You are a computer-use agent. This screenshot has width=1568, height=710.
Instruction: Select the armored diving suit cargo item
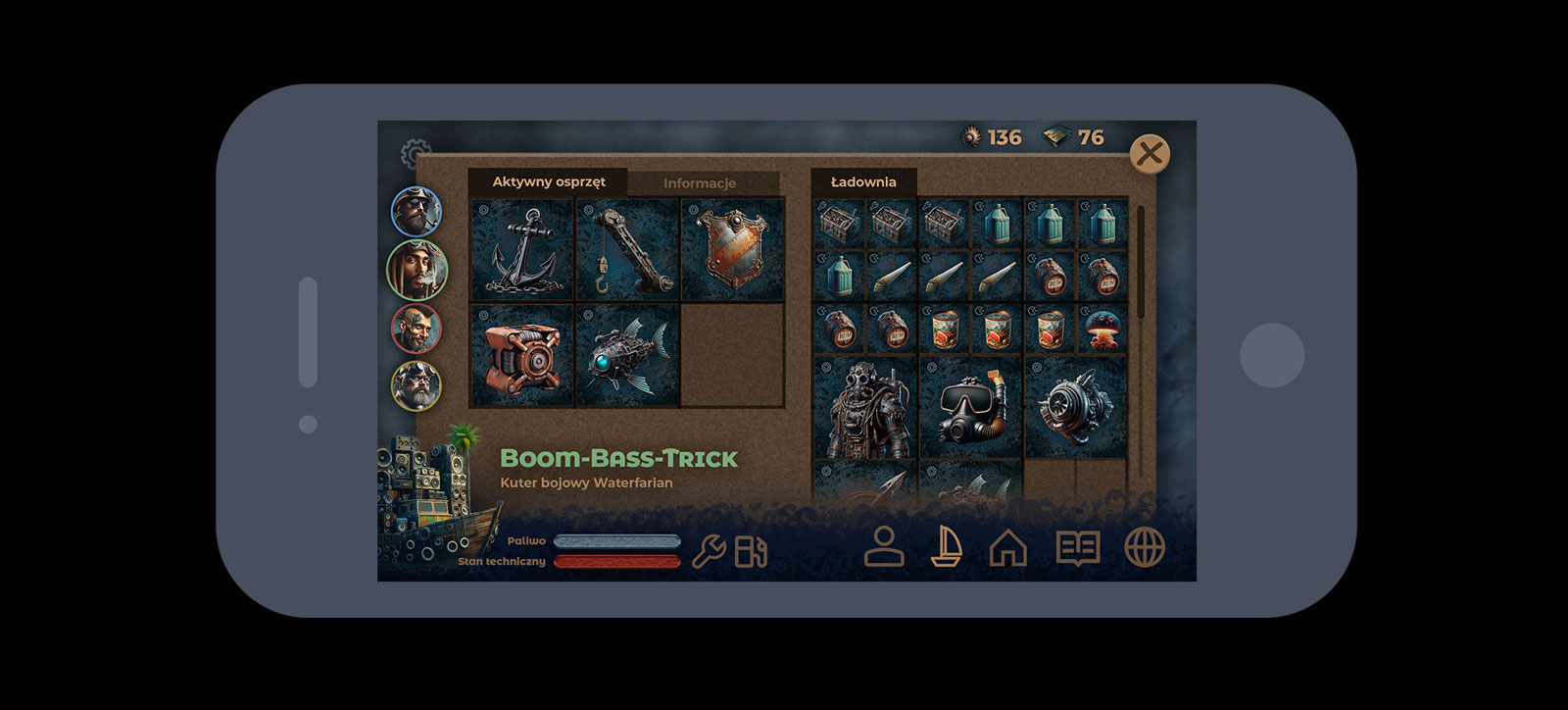click(x=865, y=408)
